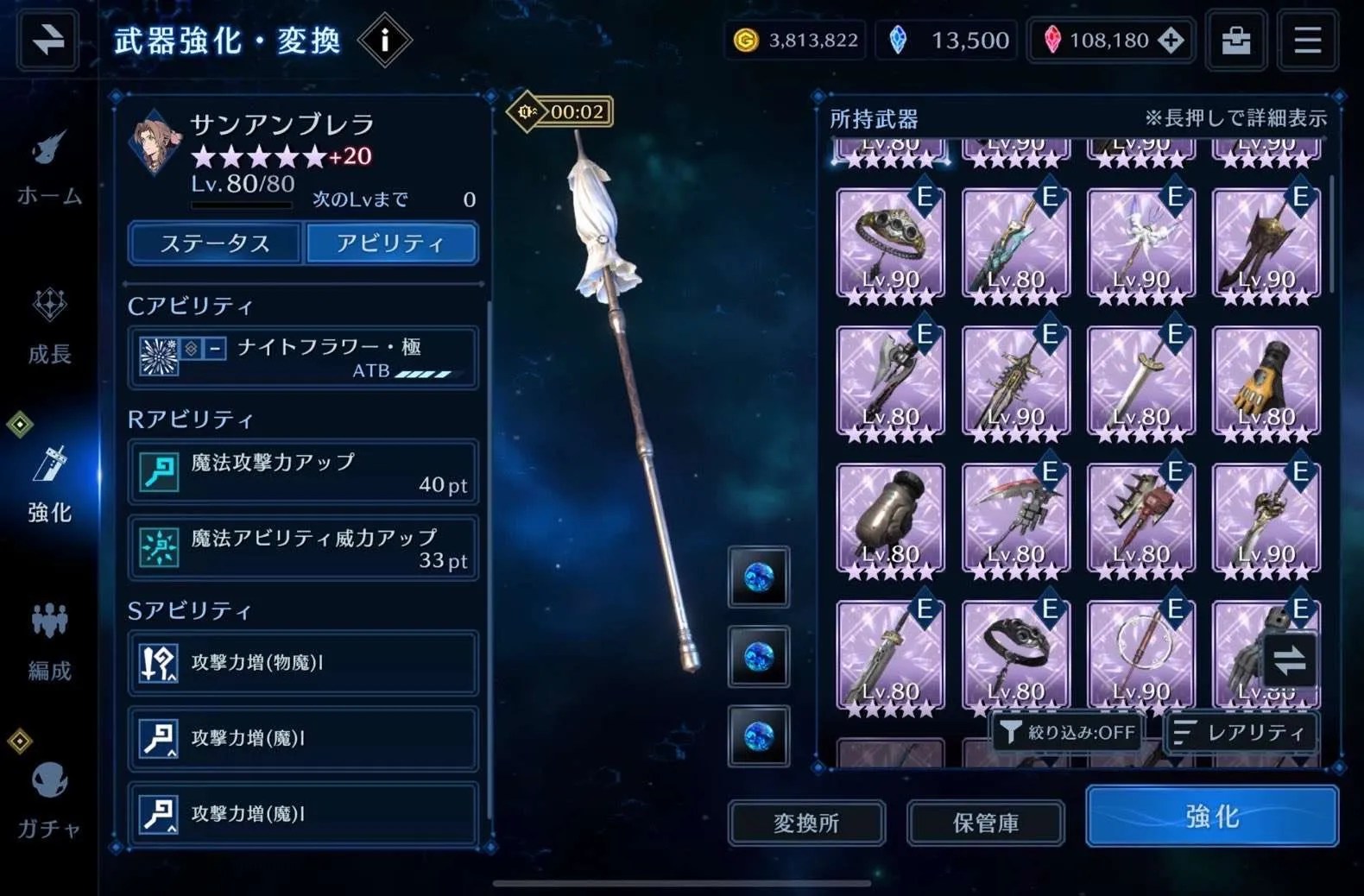Tap the blue 強化 enhance button
1364x896 pixels.
1212,816
